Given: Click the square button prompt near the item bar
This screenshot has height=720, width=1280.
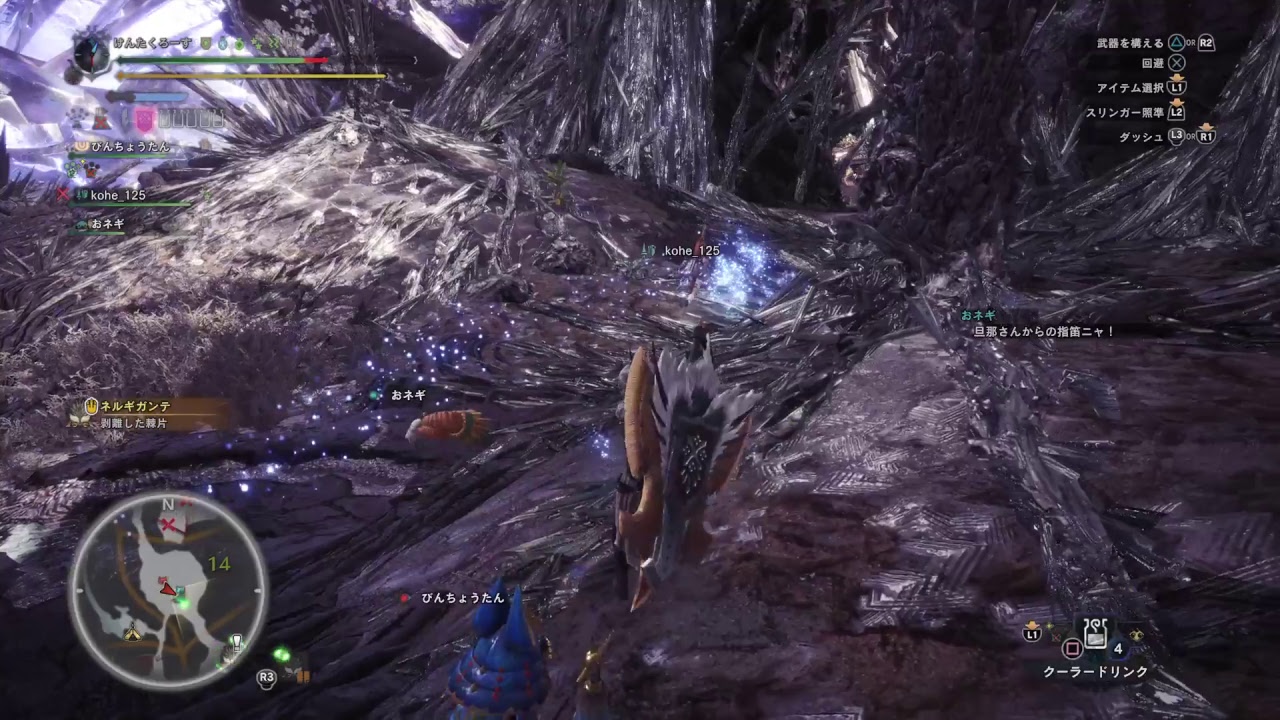Looking at the screenshot, I should (x=1073, y=649).
